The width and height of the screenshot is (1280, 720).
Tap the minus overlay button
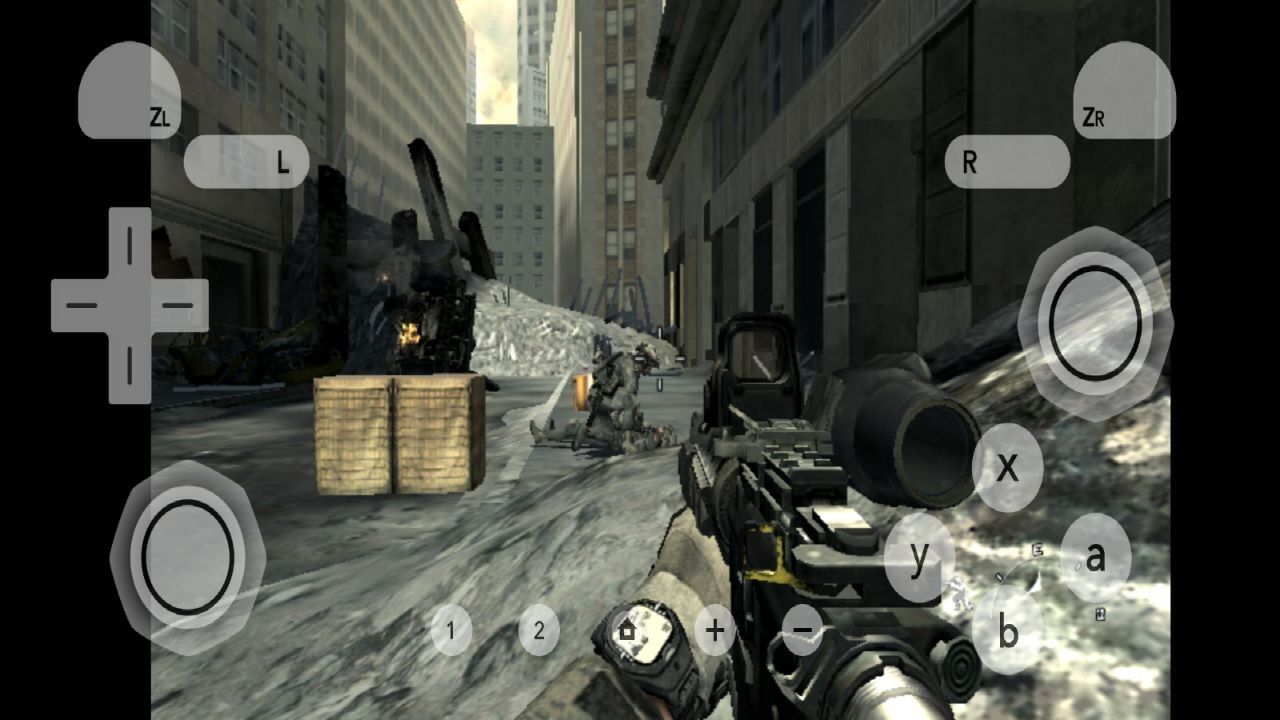tap(802, 631)
